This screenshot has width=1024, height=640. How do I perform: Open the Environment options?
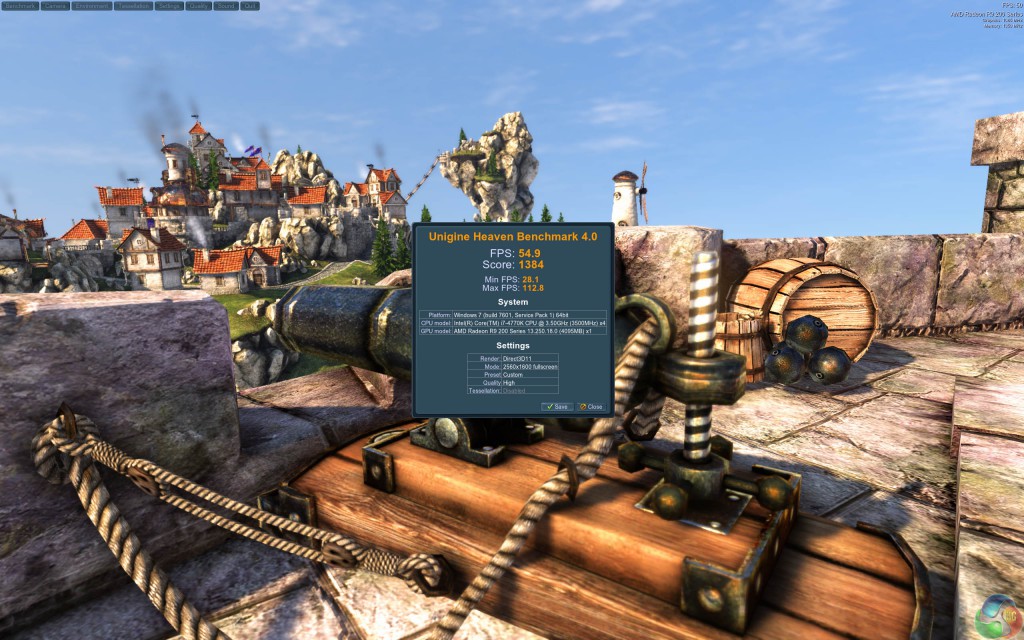[91, 5]
